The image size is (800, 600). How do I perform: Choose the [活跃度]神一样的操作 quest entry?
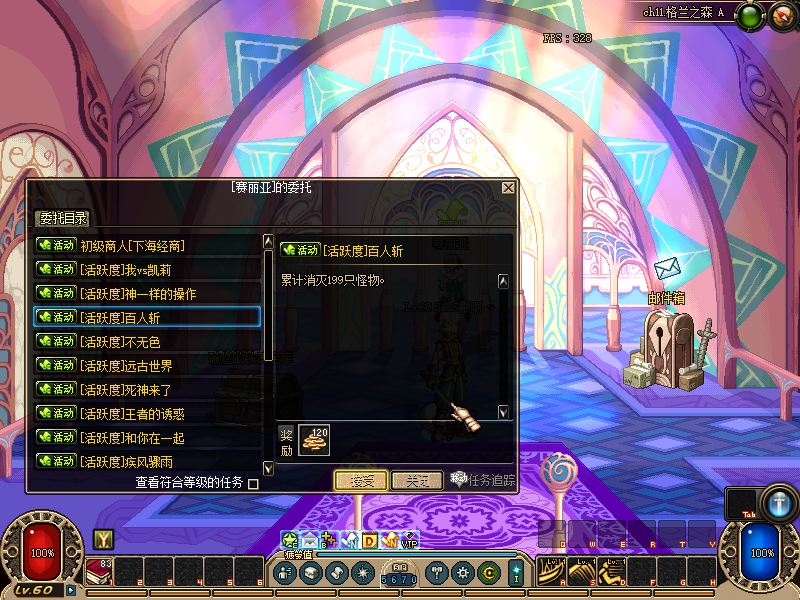pyautogui.click(x=147, y=293)
